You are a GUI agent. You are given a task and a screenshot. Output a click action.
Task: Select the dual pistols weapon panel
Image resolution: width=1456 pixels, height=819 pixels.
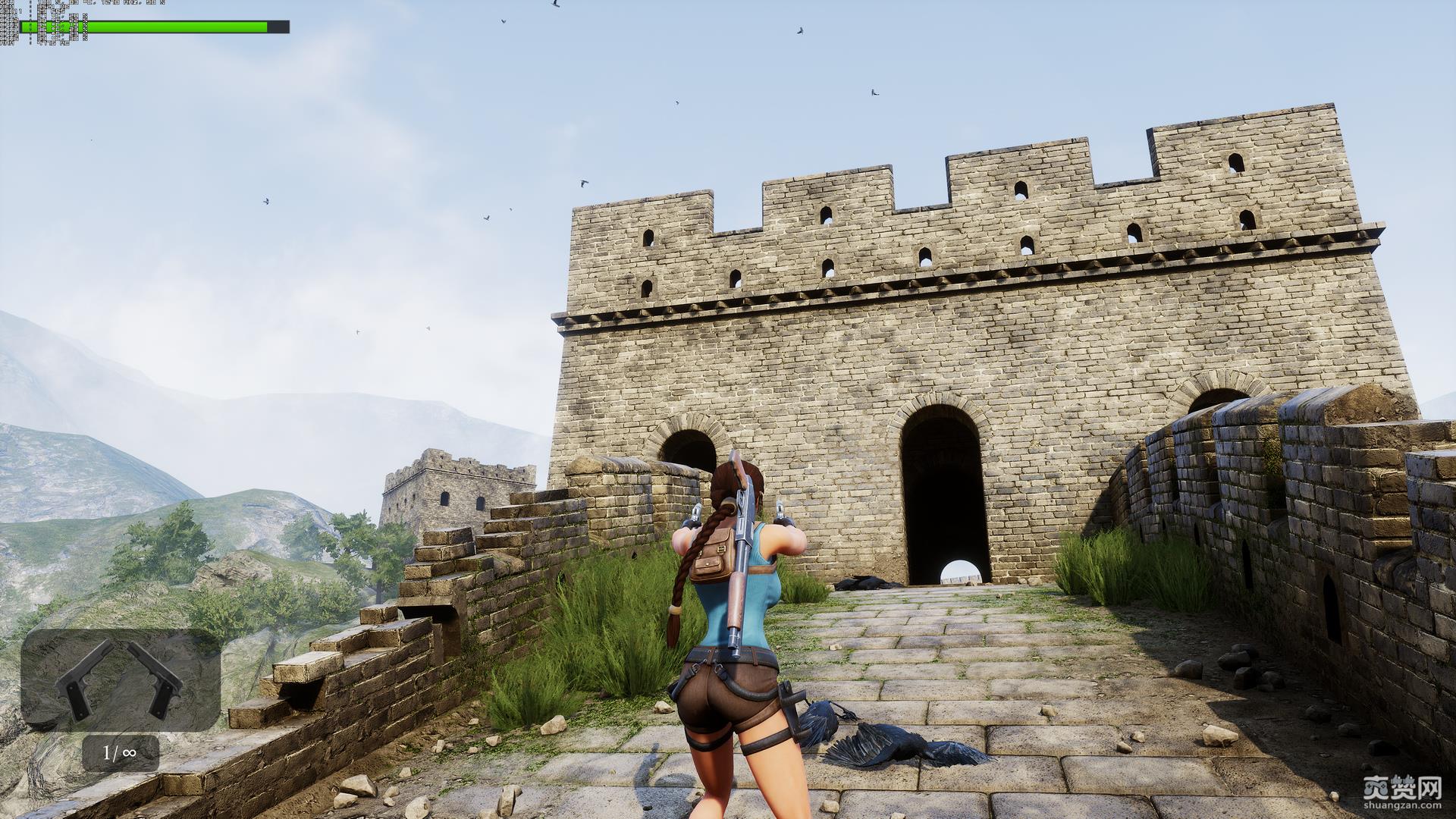(120, 679)
